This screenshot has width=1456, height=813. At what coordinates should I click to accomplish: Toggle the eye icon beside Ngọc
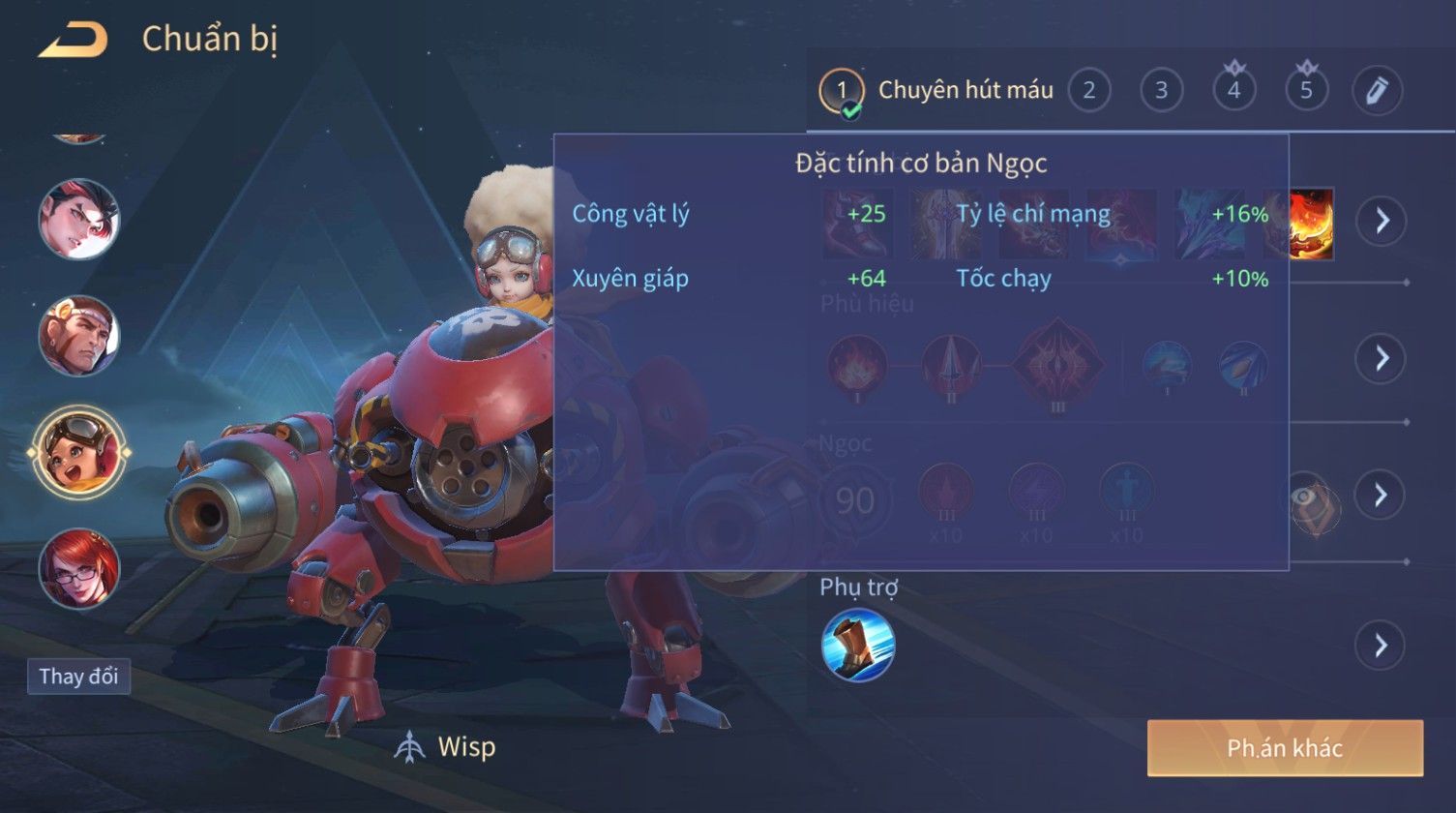click(1312, 499)
